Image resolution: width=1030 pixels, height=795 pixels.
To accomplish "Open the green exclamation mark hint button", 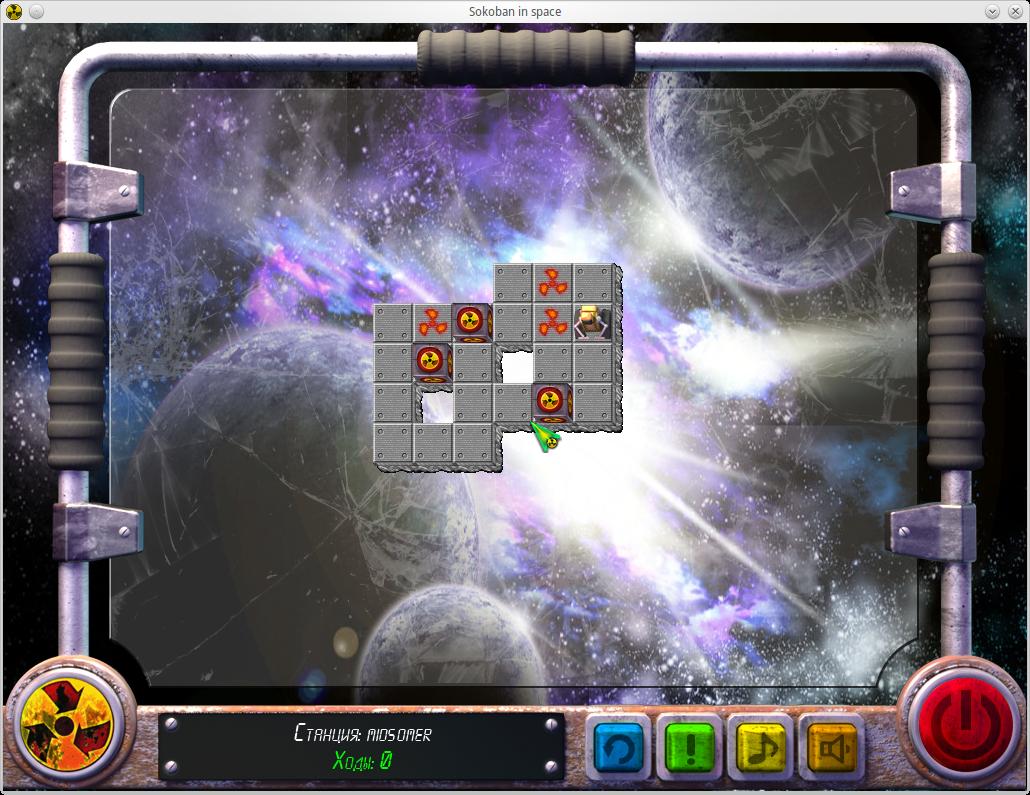I will 689,747.
